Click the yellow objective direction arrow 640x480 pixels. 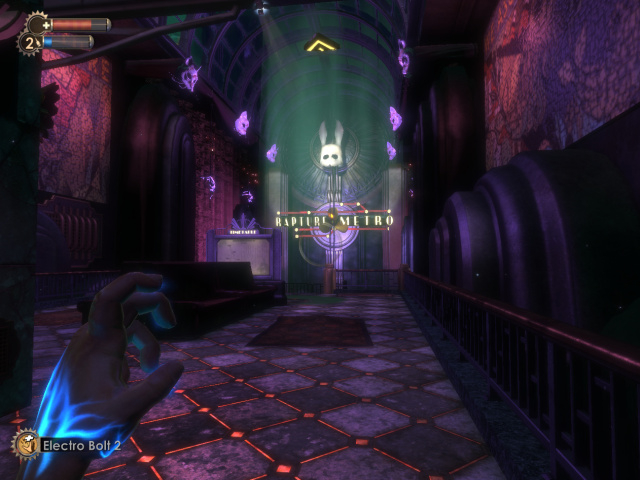pos(321,44)
